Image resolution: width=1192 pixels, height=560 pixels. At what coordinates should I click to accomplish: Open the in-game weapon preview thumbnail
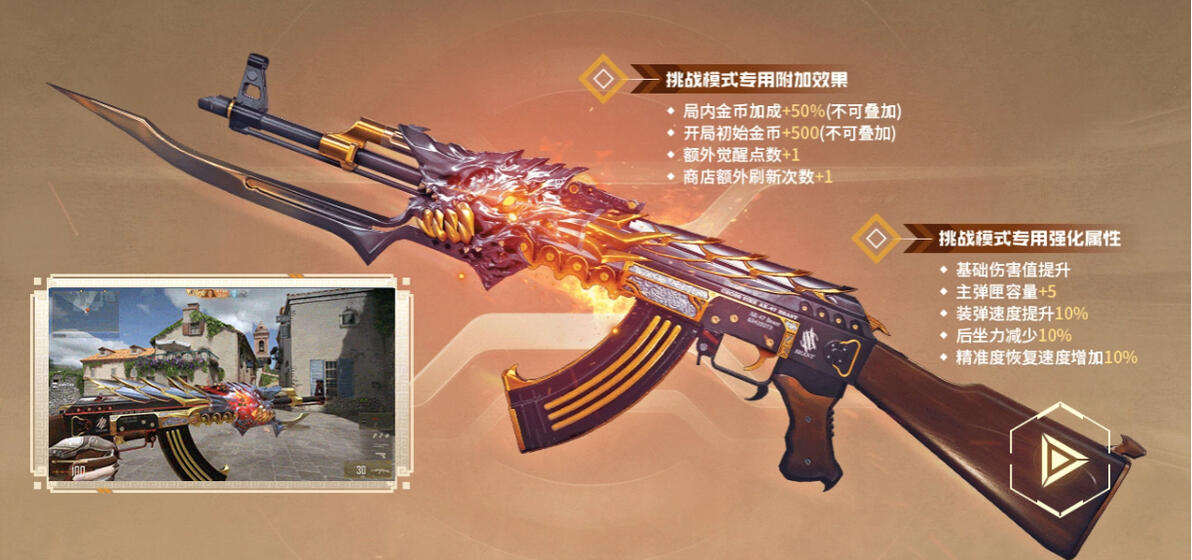tap(221, 385)
